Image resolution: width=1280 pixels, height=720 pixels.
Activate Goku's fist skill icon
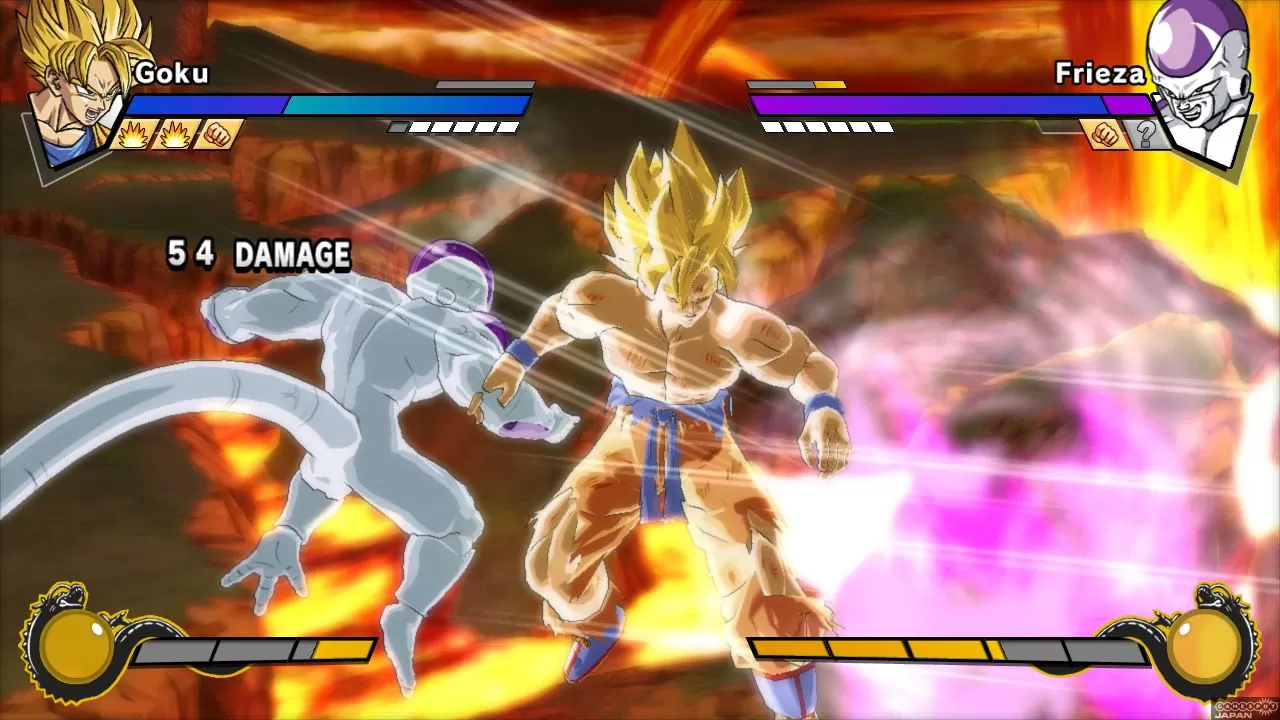tap(217, 133)
